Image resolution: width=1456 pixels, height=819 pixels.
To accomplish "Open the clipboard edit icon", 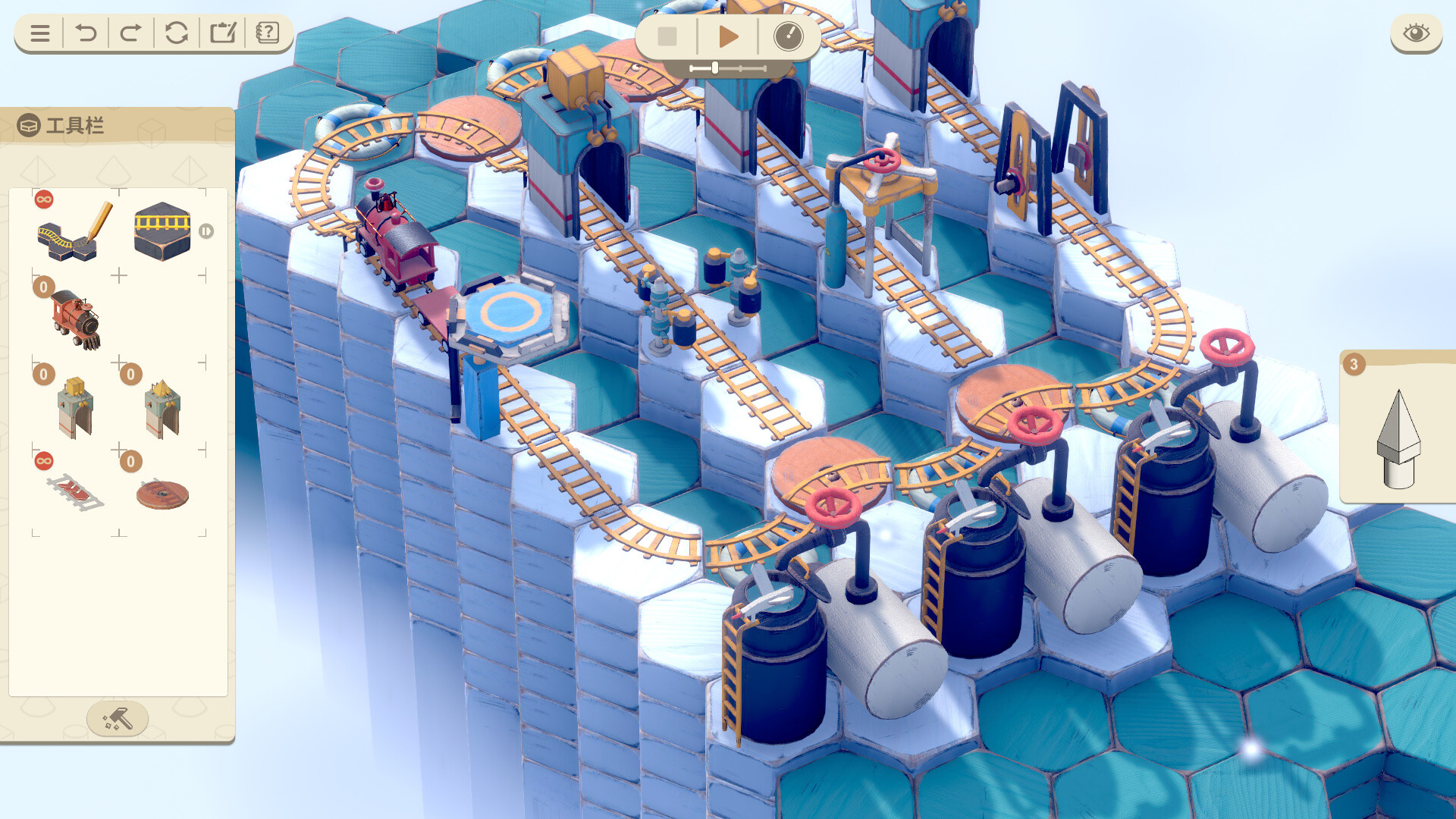I will tap(223, 33).
